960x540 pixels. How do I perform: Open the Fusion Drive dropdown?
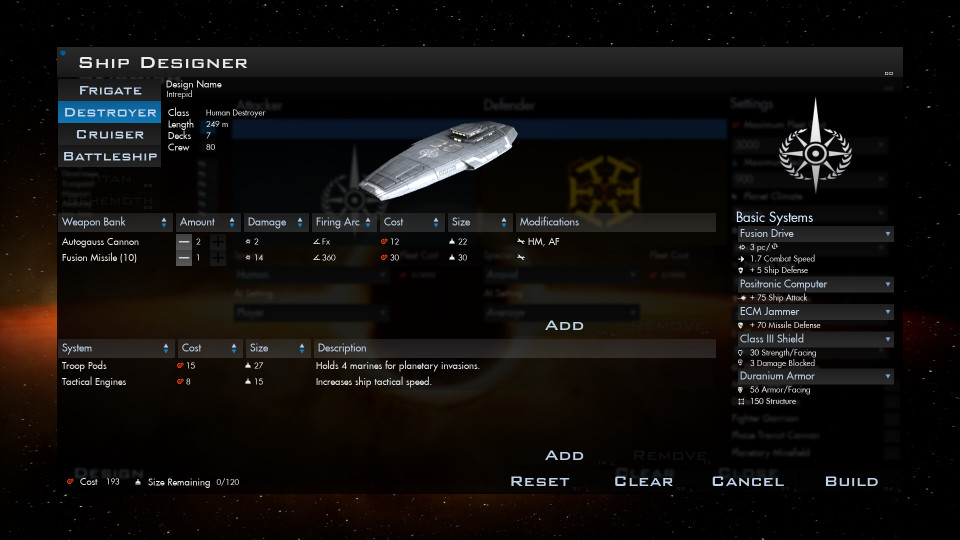click(x=814, y=234)
